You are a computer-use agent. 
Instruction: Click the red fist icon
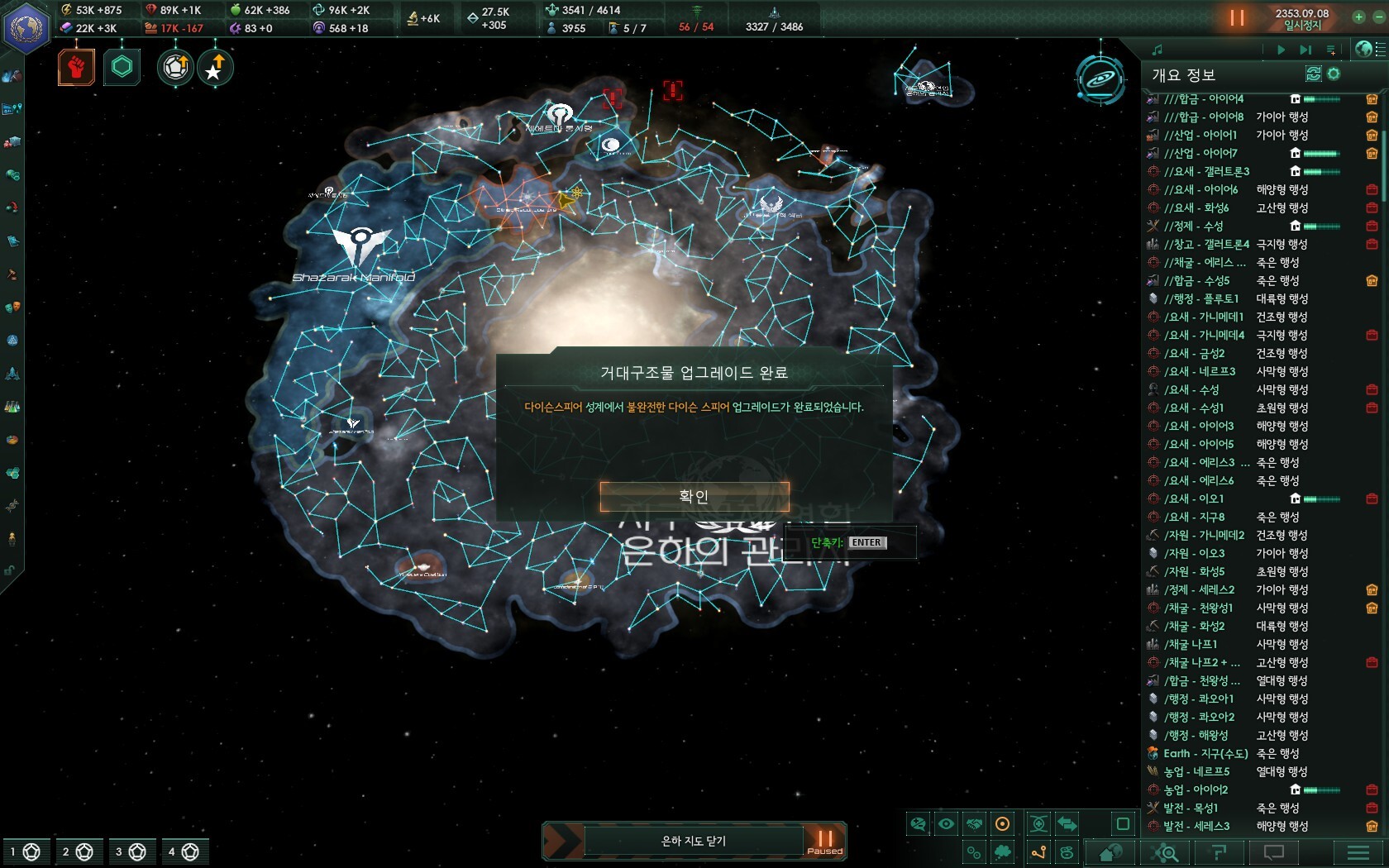76,67
